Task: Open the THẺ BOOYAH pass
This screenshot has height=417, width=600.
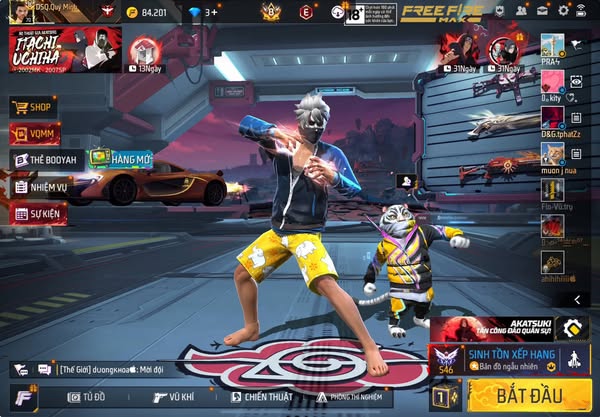Action: 47,159
